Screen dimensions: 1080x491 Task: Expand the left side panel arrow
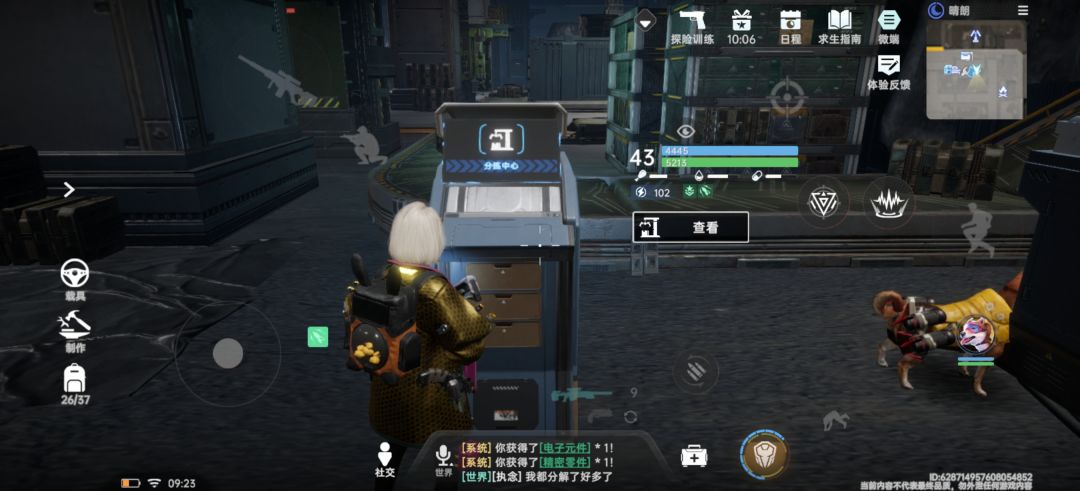coord(69,189)
